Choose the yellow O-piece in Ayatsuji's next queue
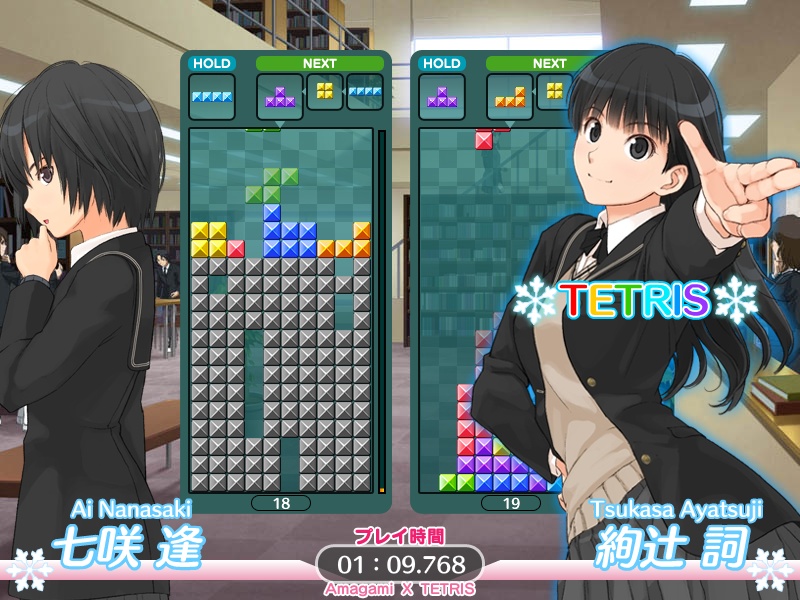Image resolution: width=800 pixels, height=600 pixels. click(555, 91)
